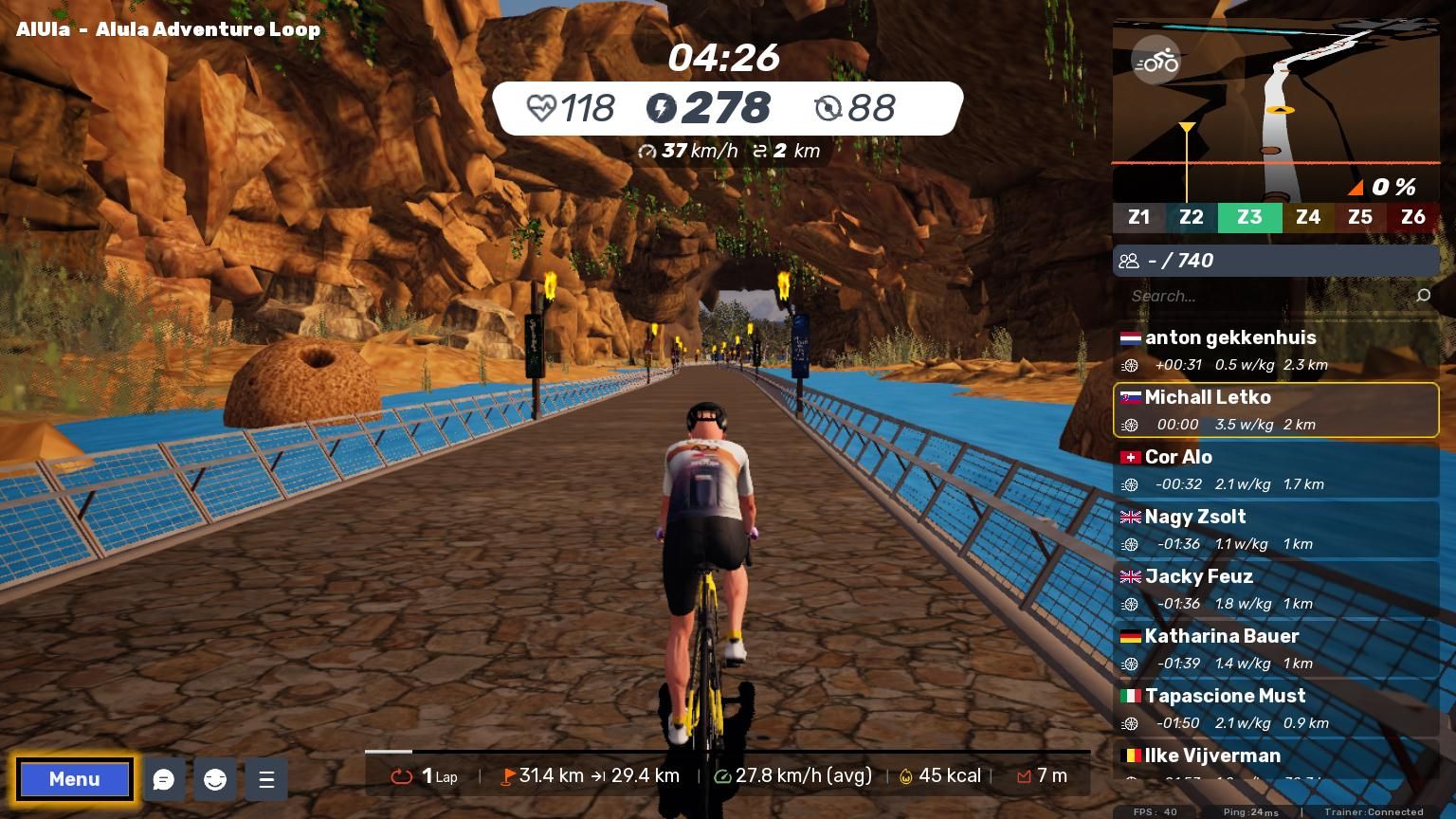The height and width of the screenshot is (819, 1456).
Task: Choose Tapascione Must rider row
Action: tap(1275, 708)
